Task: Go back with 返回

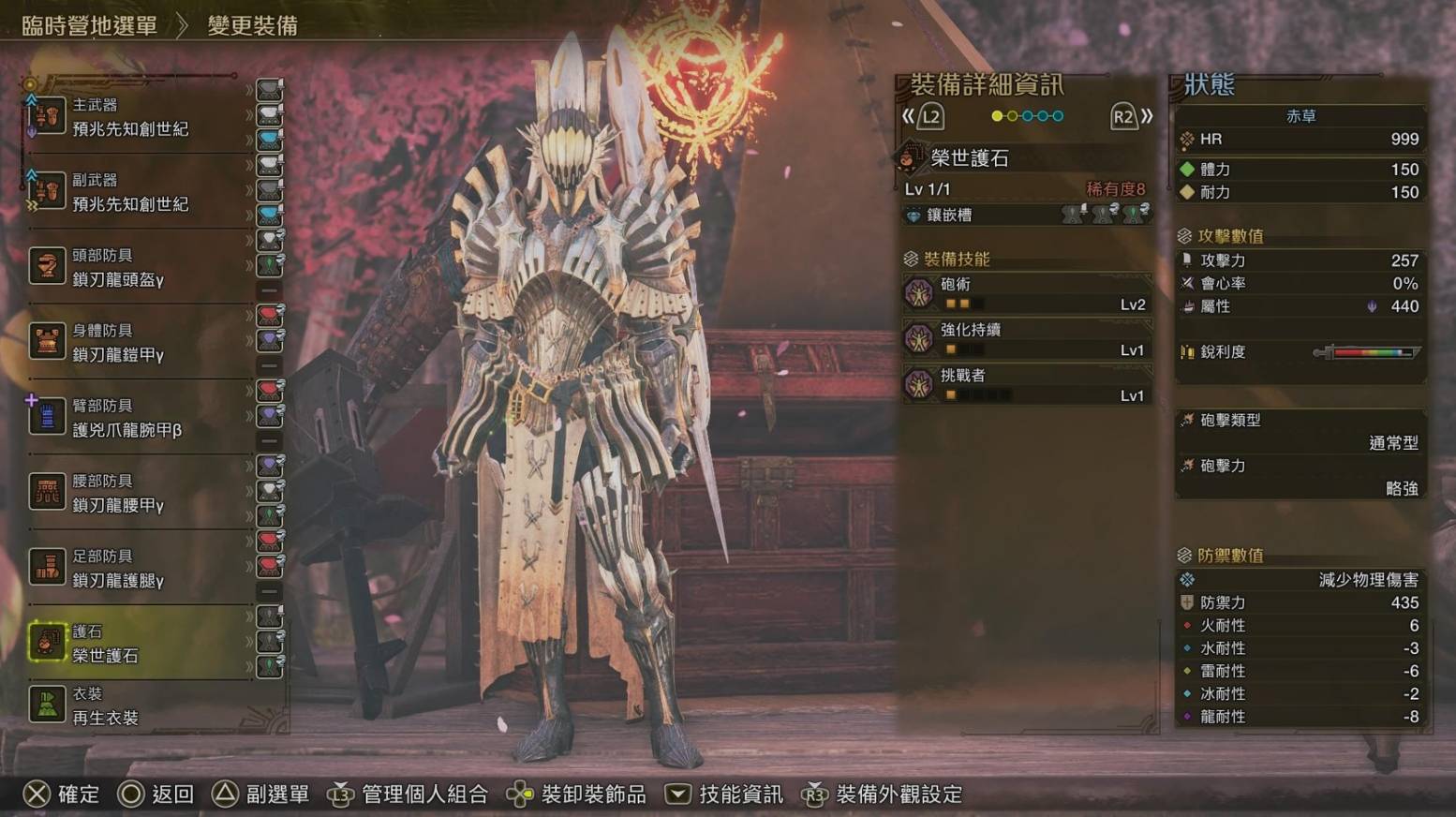Action: click(x=156, y=795)
